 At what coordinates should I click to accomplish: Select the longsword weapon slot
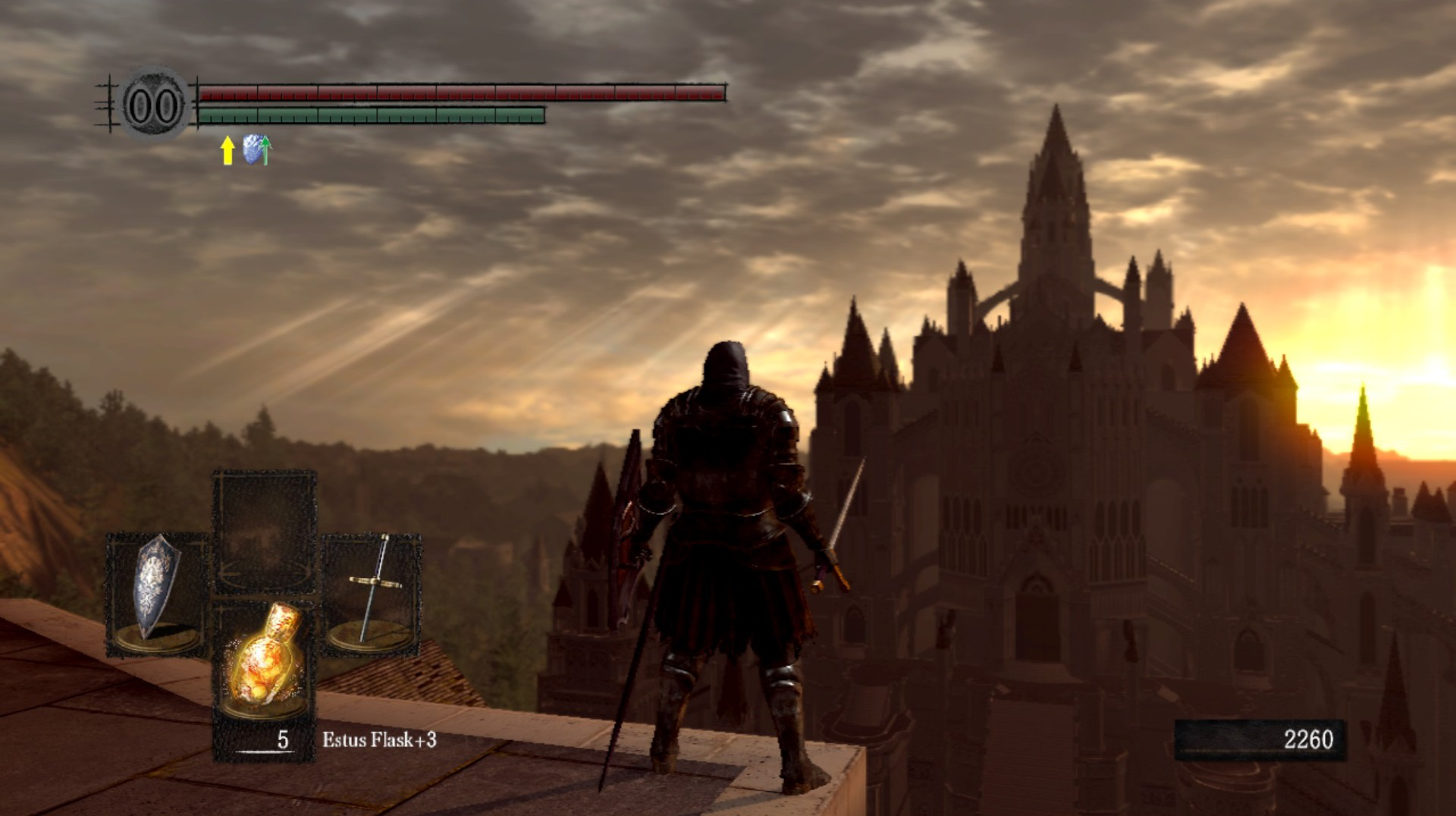coord(372,593)
